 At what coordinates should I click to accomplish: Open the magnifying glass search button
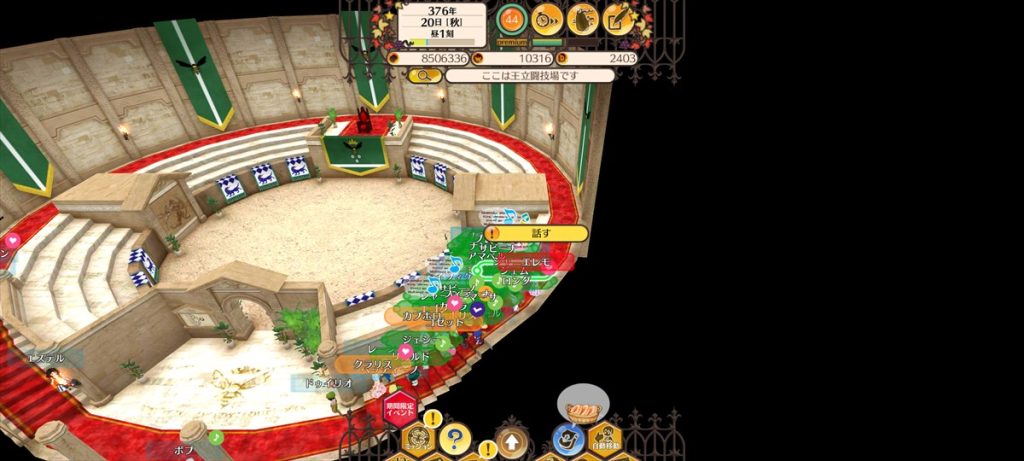pos(424,76)
